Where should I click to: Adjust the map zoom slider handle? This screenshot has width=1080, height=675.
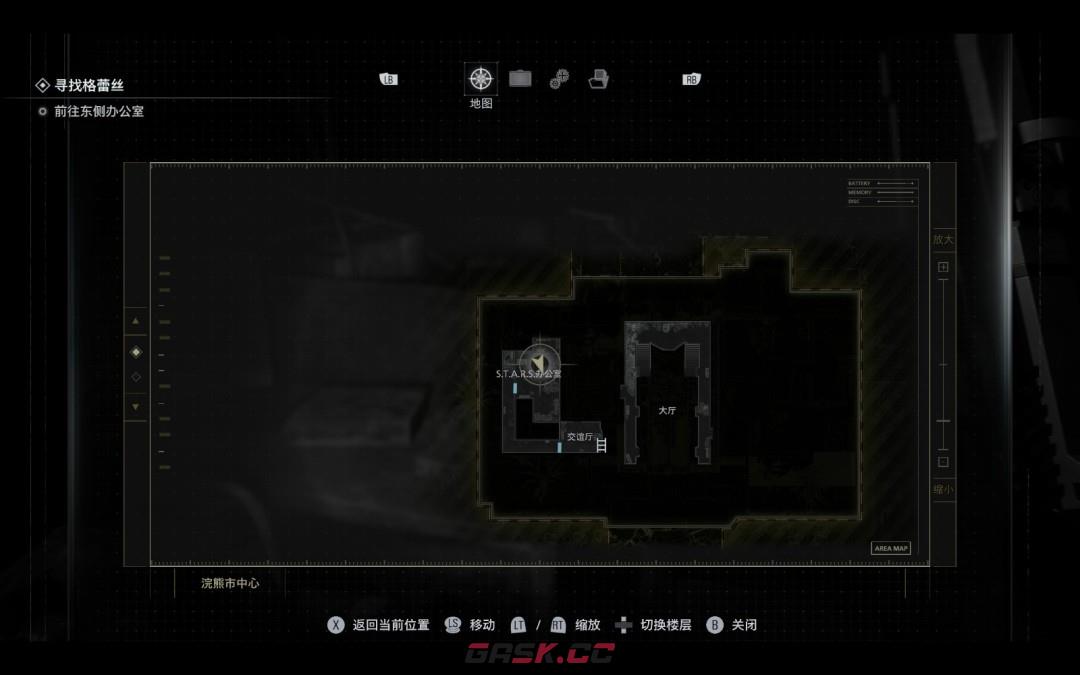pyautogui.click(x=943, y=421)
